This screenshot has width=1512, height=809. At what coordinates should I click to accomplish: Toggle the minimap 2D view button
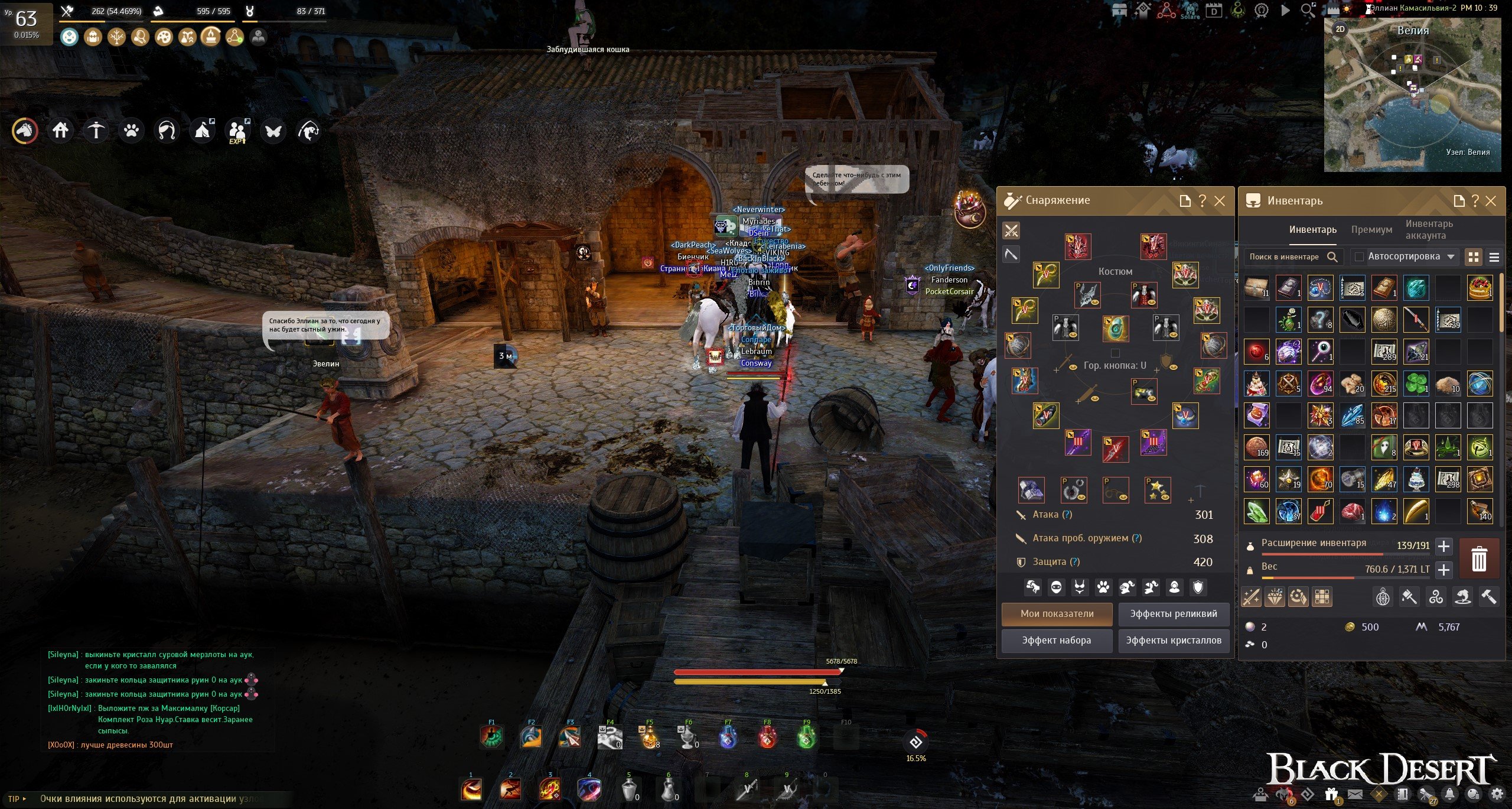pos(1340,29)
